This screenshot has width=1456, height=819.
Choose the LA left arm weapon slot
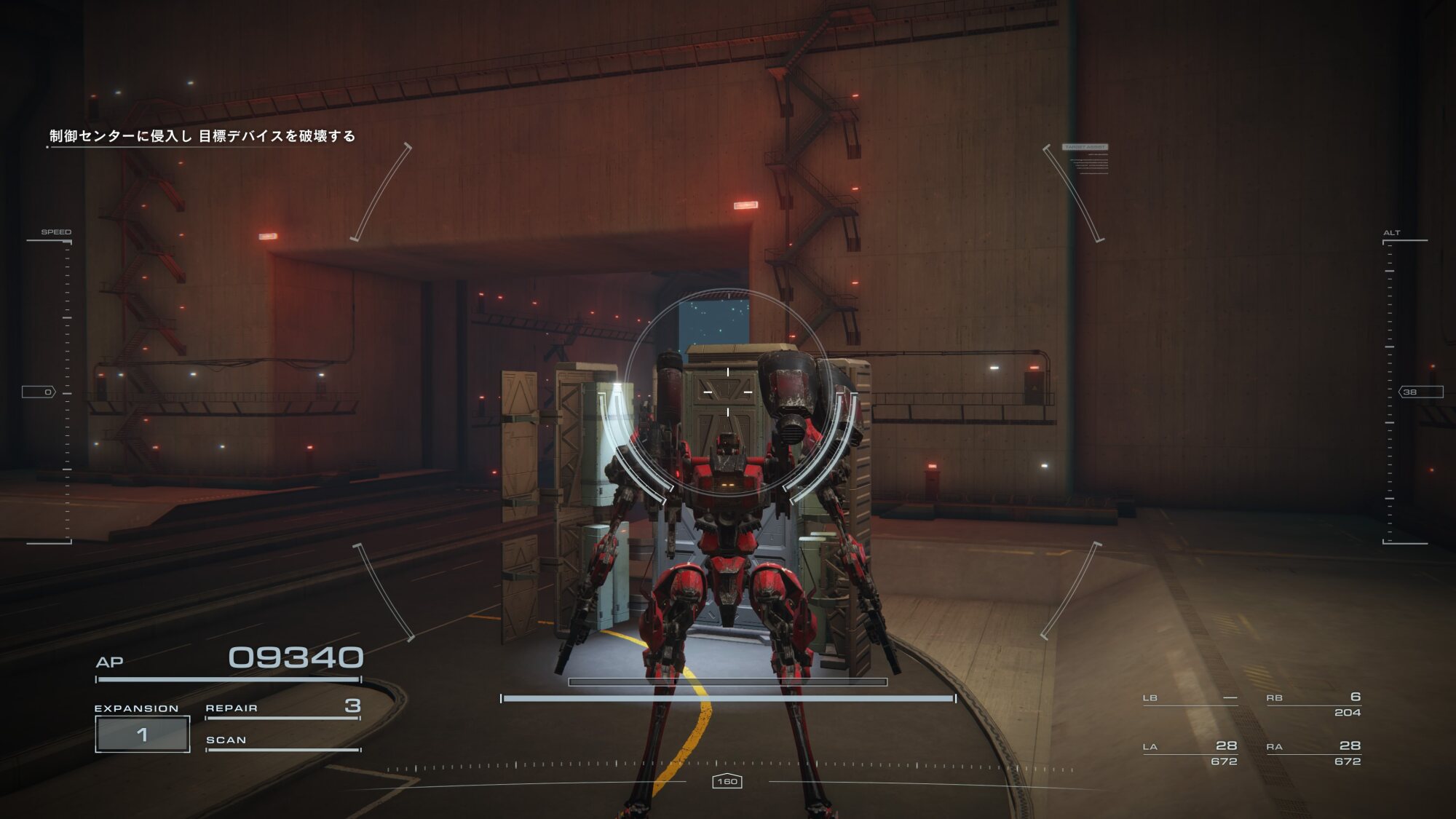[1190, 753]
